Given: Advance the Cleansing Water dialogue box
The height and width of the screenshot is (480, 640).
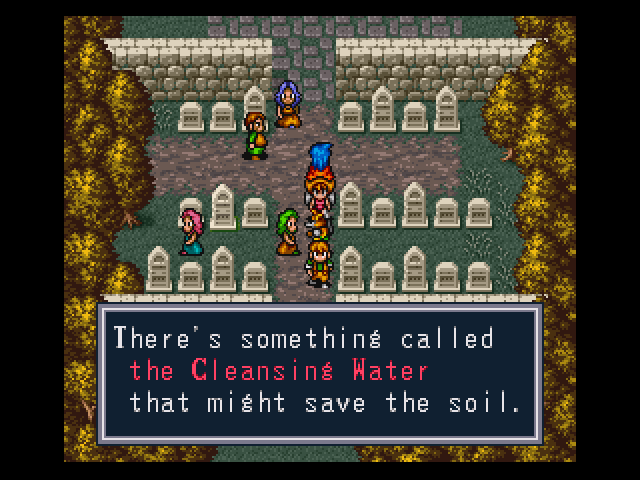Looking at the screenshot, I should tap(319, 372).
